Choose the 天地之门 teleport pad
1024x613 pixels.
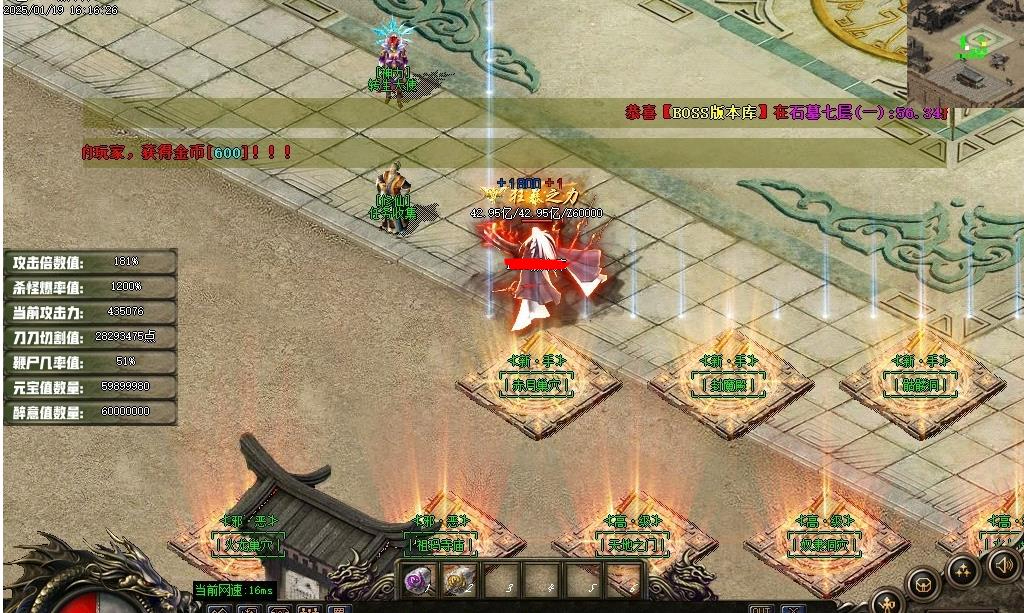(x=633, y=545)
